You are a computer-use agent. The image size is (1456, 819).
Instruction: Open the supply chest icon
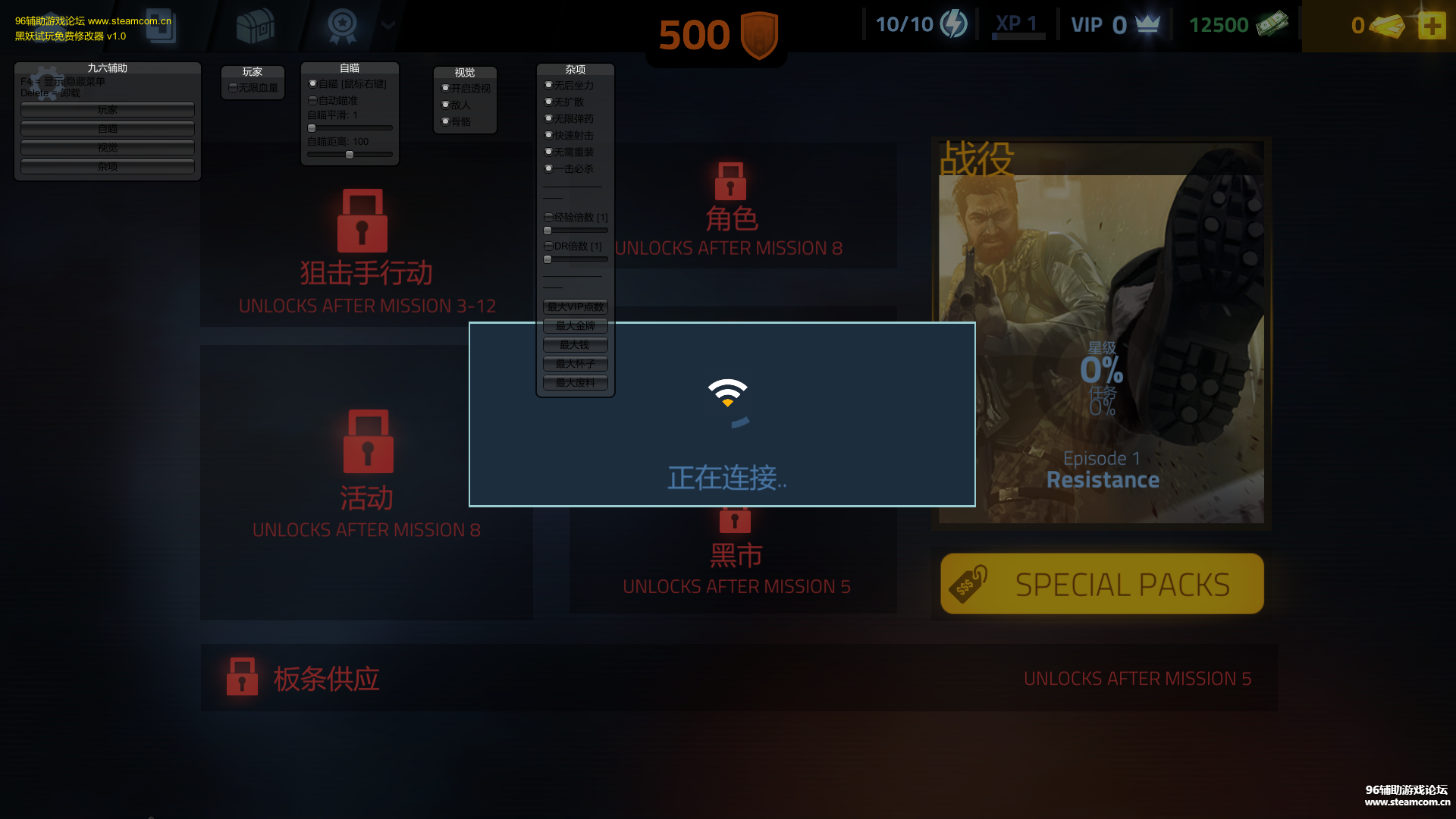tap(256, 25)
